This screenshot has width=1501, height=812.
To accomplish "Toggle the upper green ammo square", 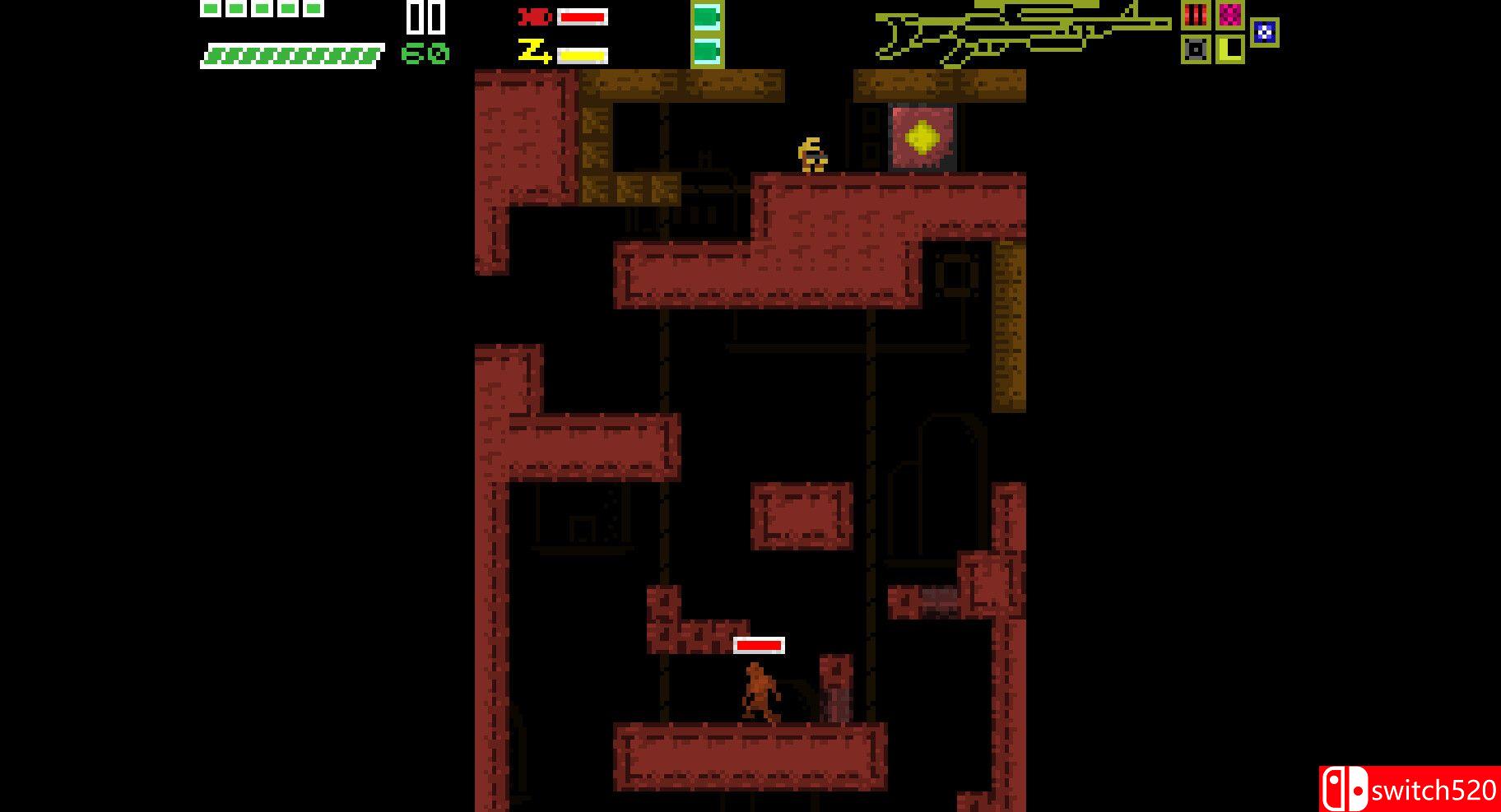I will click(706, 16).
